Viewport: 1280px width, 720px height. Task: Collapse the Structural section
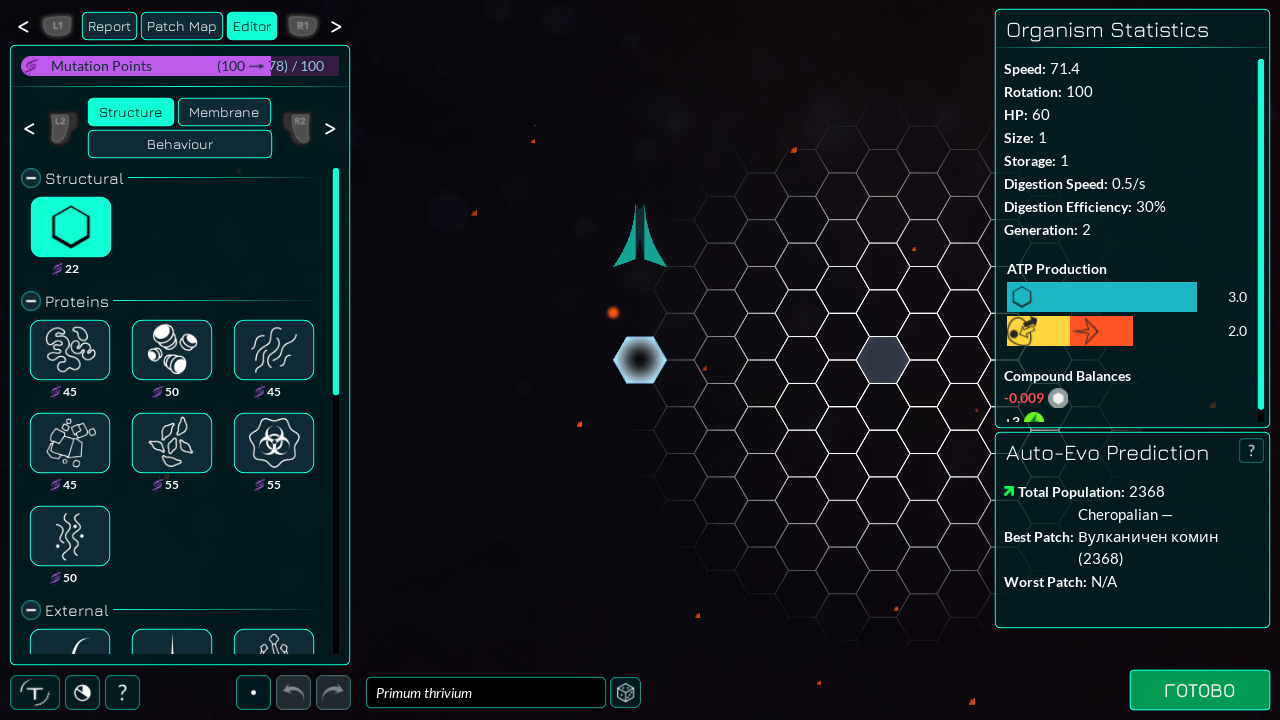coord(30,178)
